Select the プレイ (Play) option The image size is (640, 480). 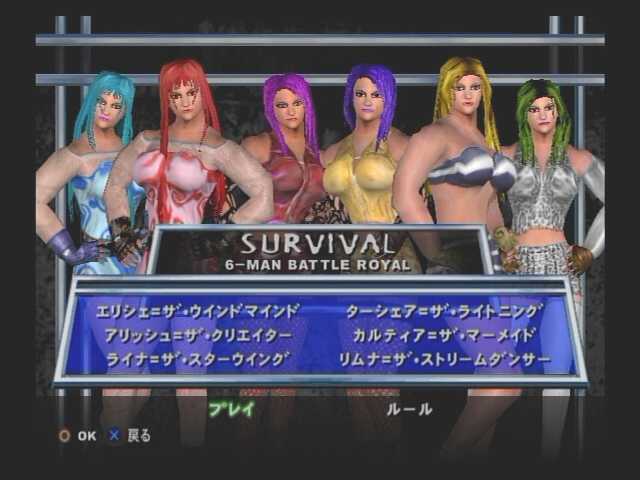pyautogui.click(x=231, y=408)
